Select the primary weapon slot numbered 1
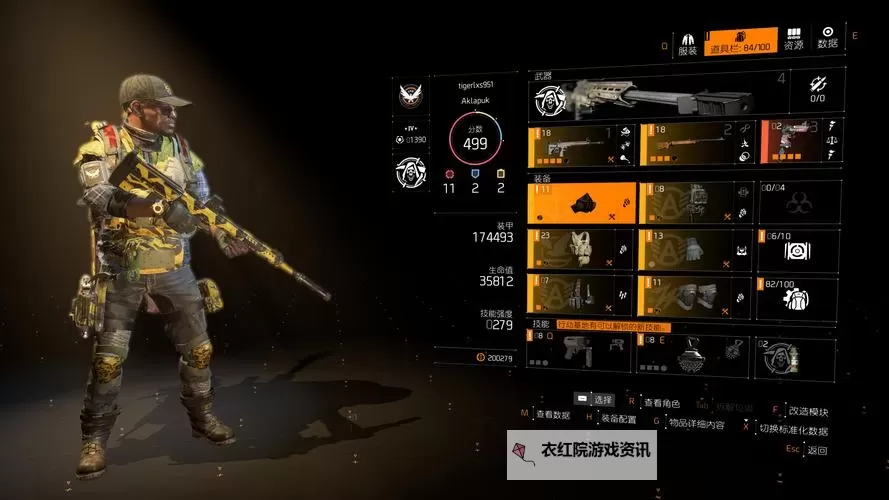 [581, 143]
